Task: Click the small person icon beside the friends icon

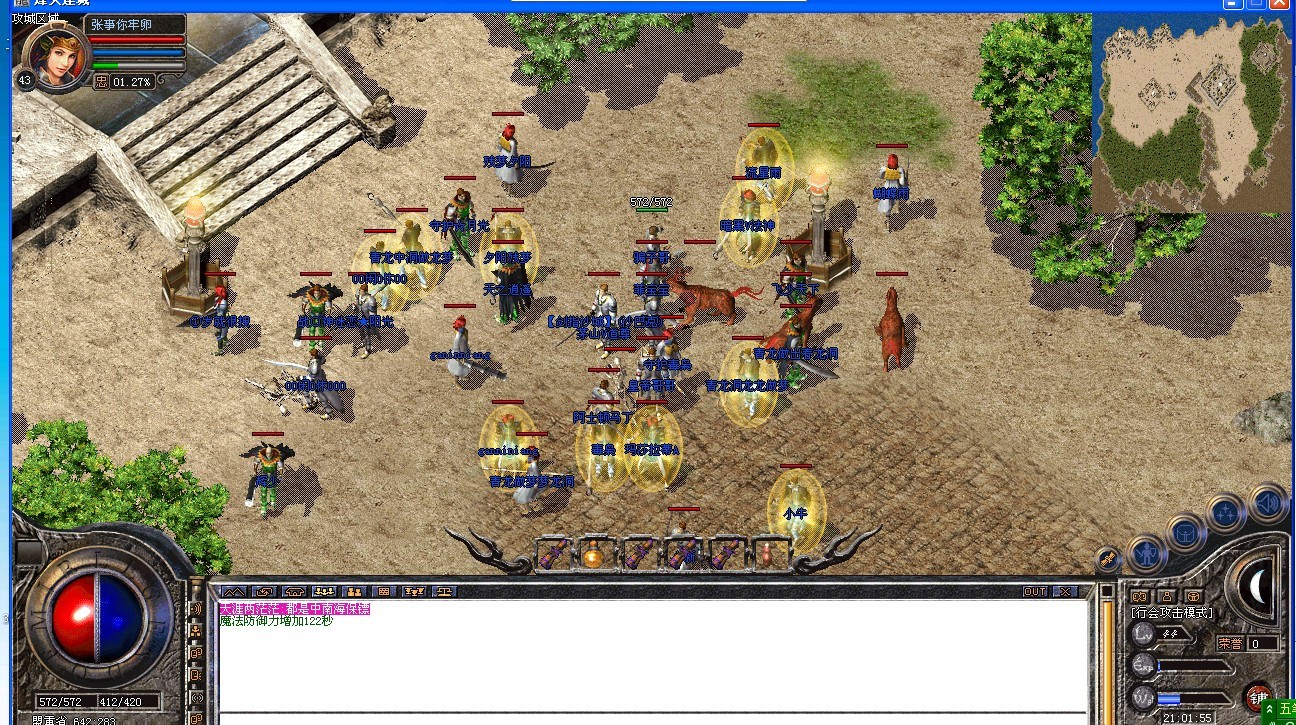Action: click(1168, 596)
